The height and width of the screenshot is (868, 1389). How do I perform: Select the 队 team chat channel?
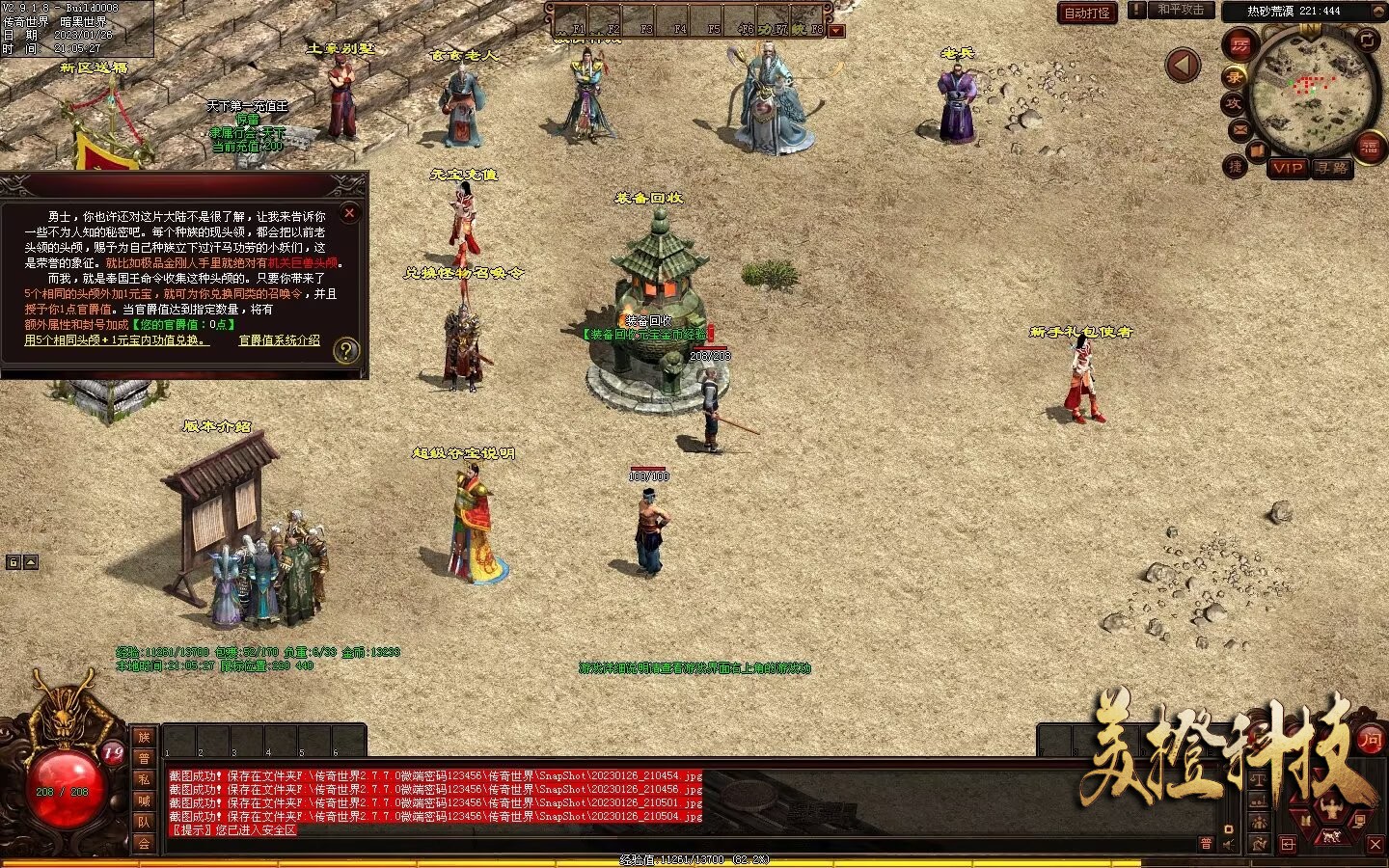[144, 822]
